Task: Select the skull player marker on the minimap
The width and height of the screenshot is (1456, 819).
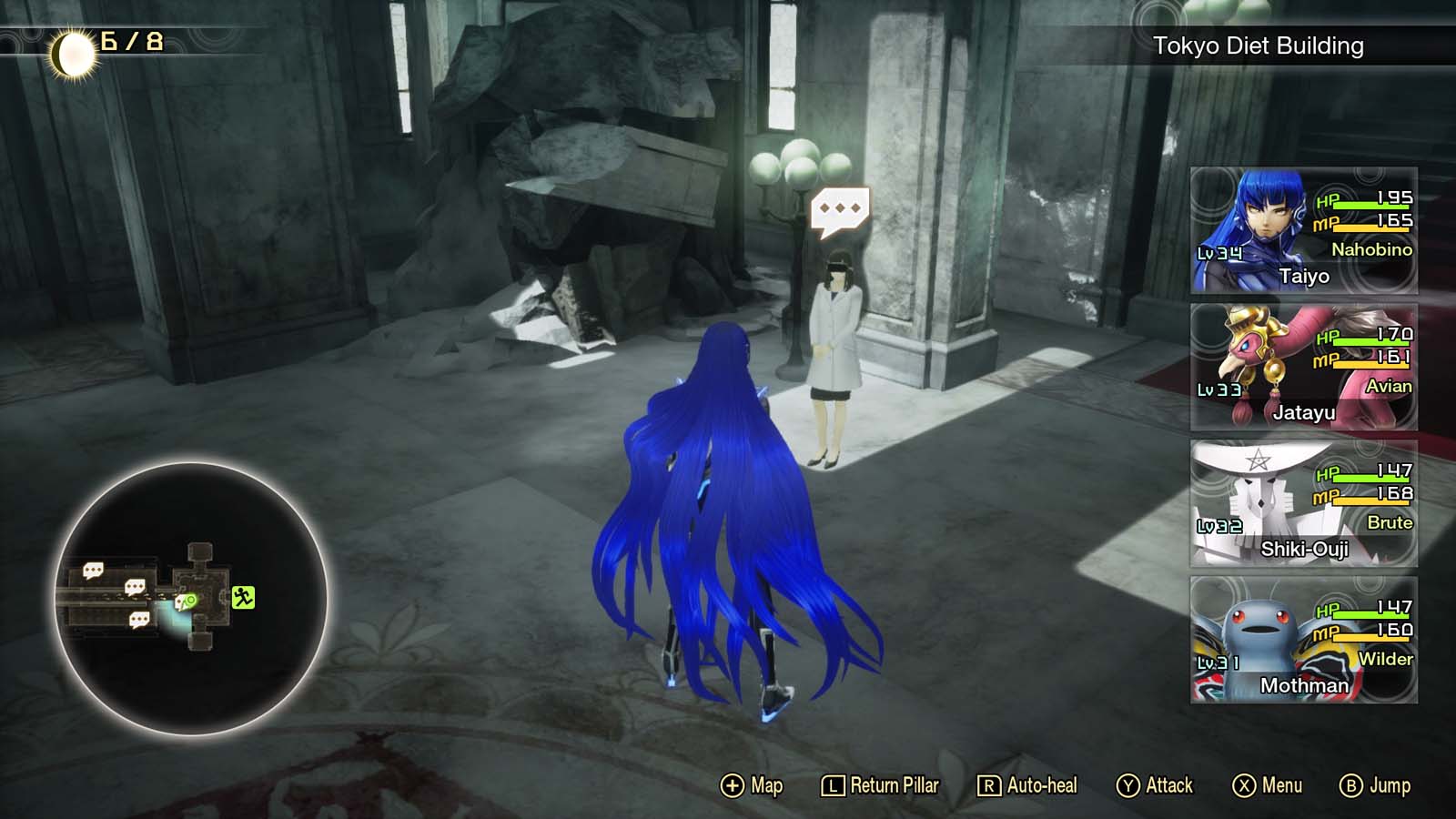Action: click(185, 602)
